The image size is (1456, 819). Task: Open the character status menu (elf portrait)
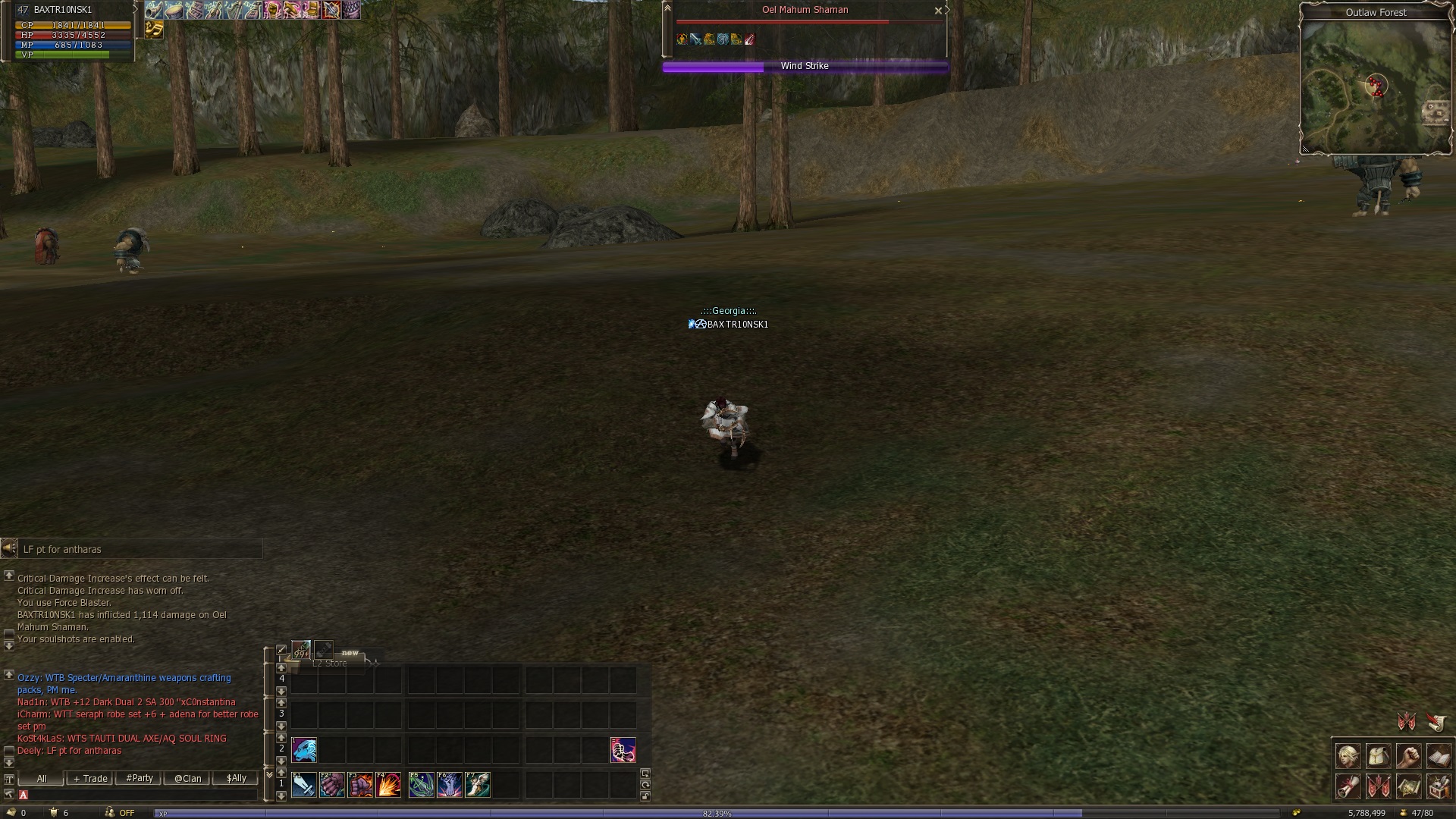point(1348,756)
